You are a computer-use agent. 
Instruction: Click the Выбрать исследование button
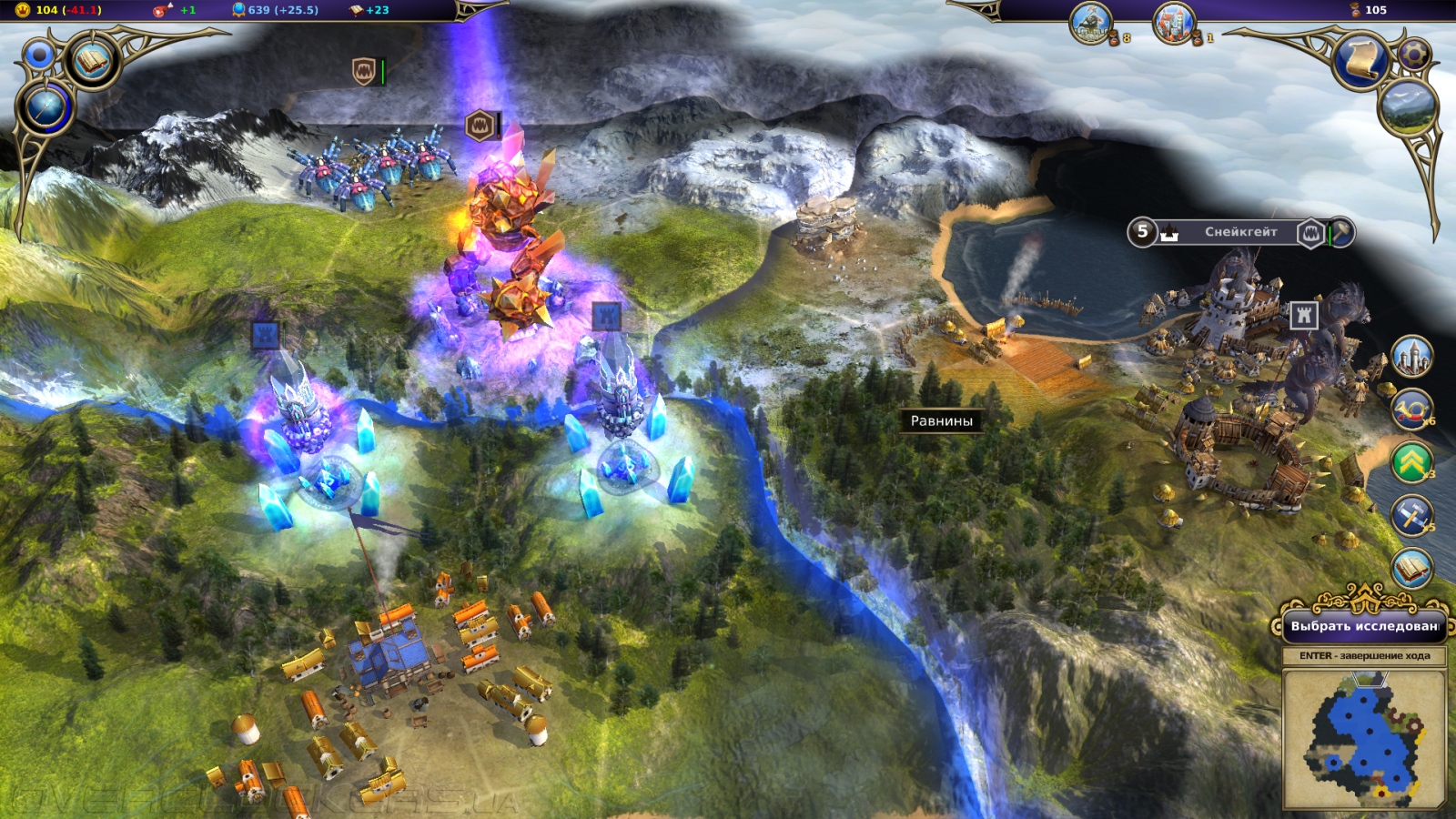click(1363, 625)
